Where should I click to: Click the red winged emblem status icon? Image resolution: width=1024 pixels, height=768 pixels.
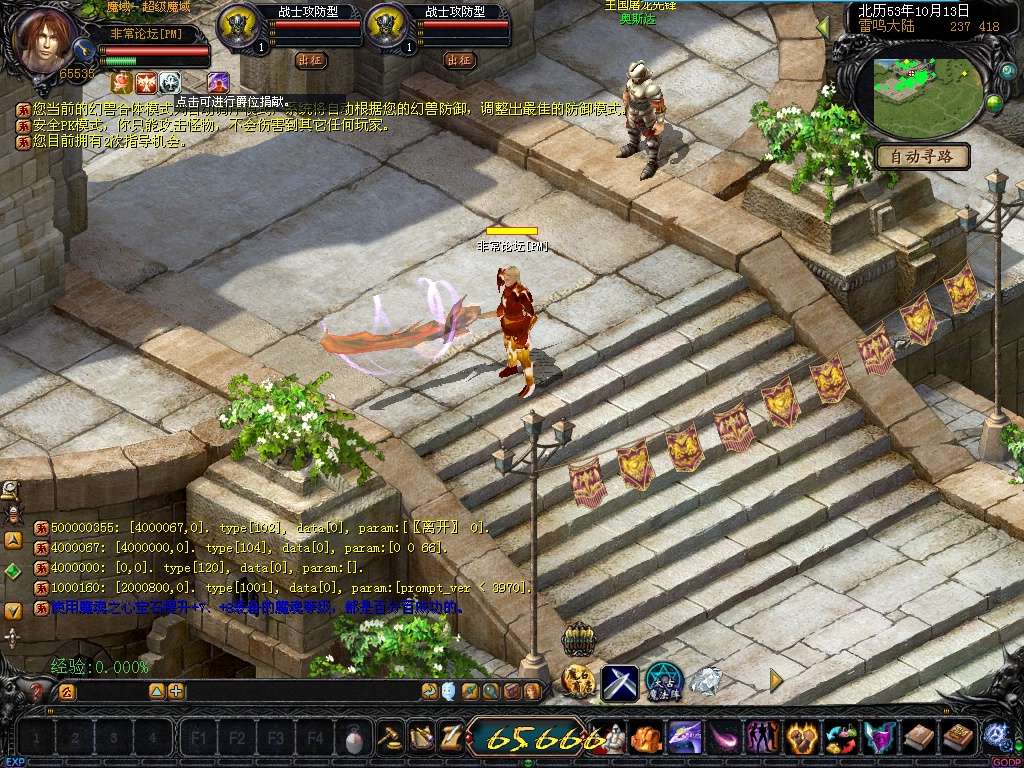click(x=146, y=82)
